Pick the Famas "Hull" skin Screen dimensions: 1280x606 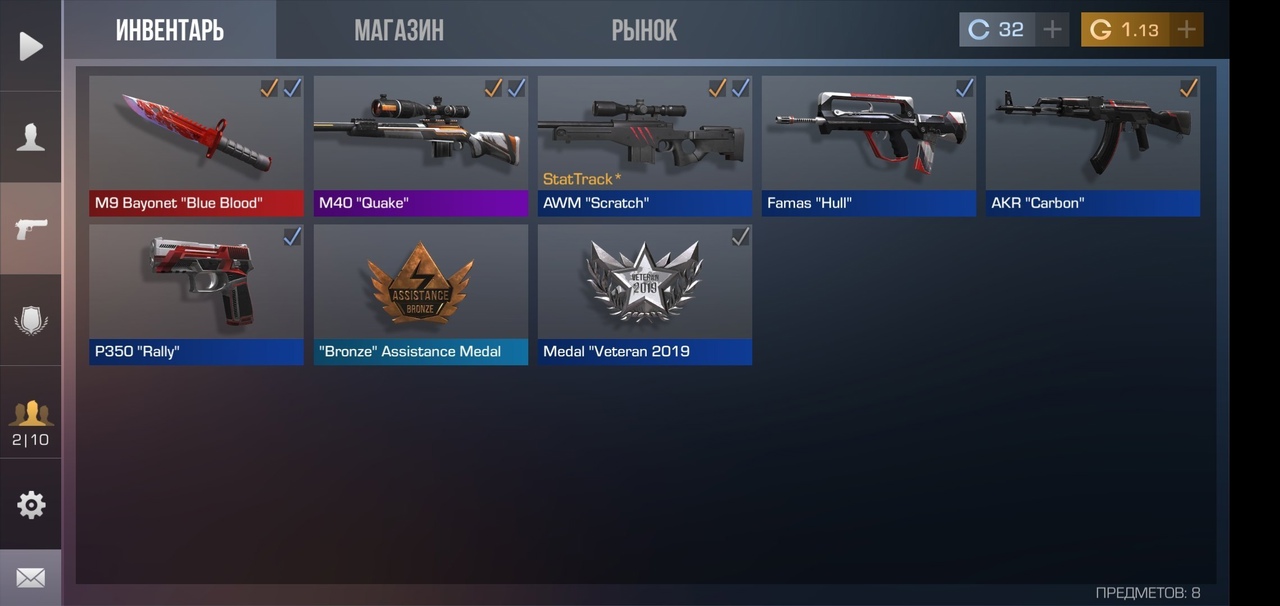click(868, 145)
